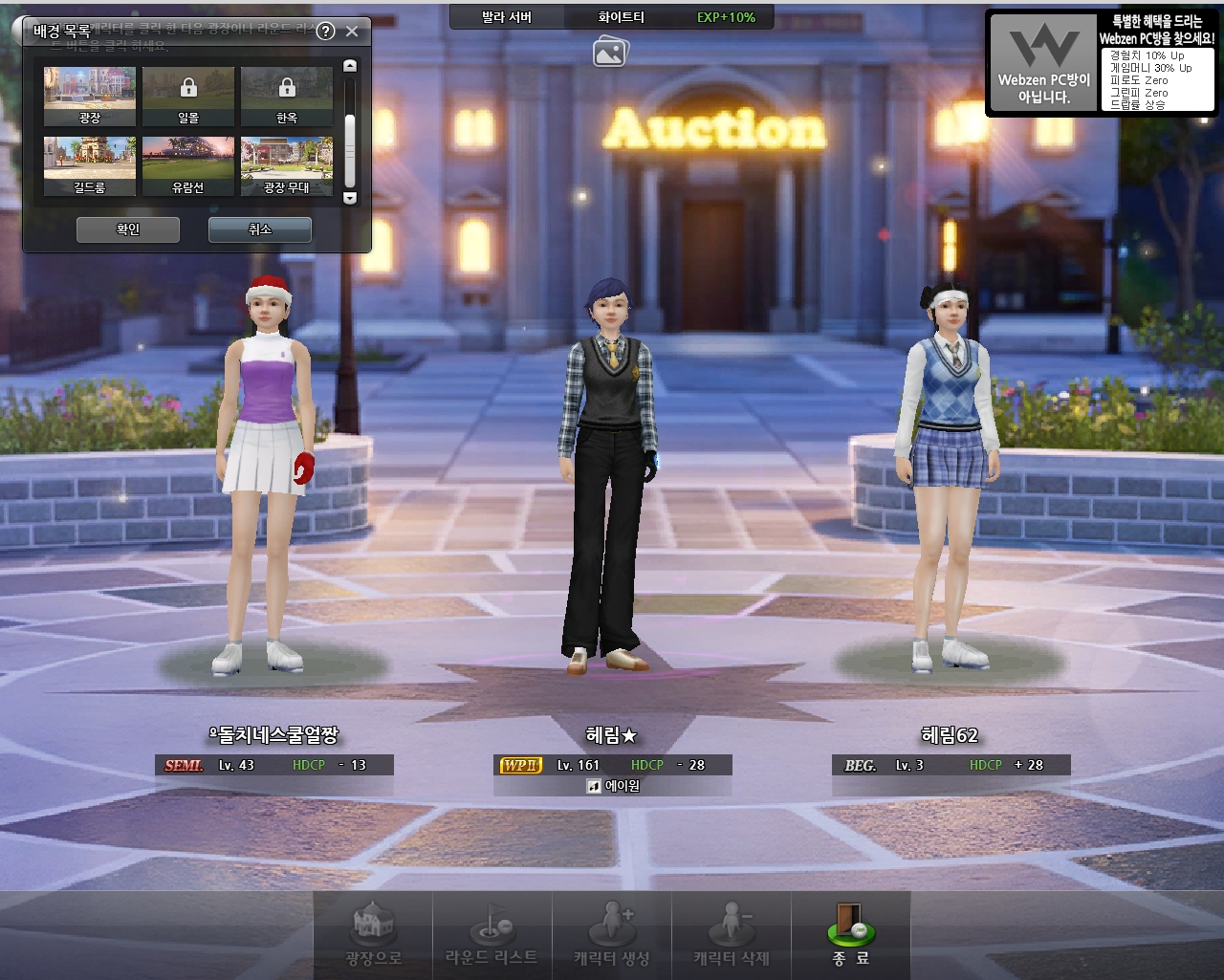The height and width of the screenshot is (980, 1224).
Task: Click the background list scroll-down arrow
Action: [x=350, y=198]
